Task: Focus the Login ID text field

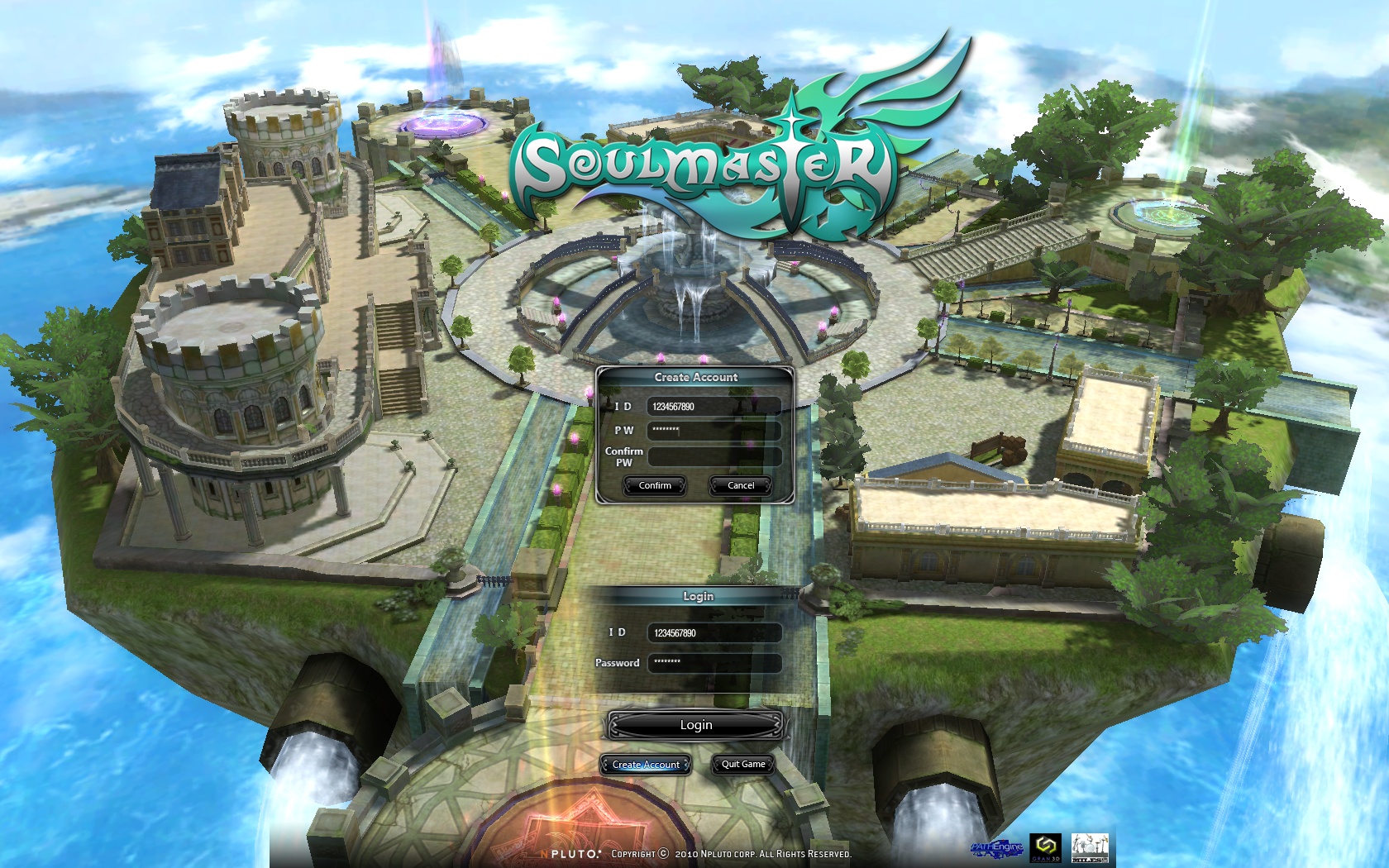Action: coord(714,633)
